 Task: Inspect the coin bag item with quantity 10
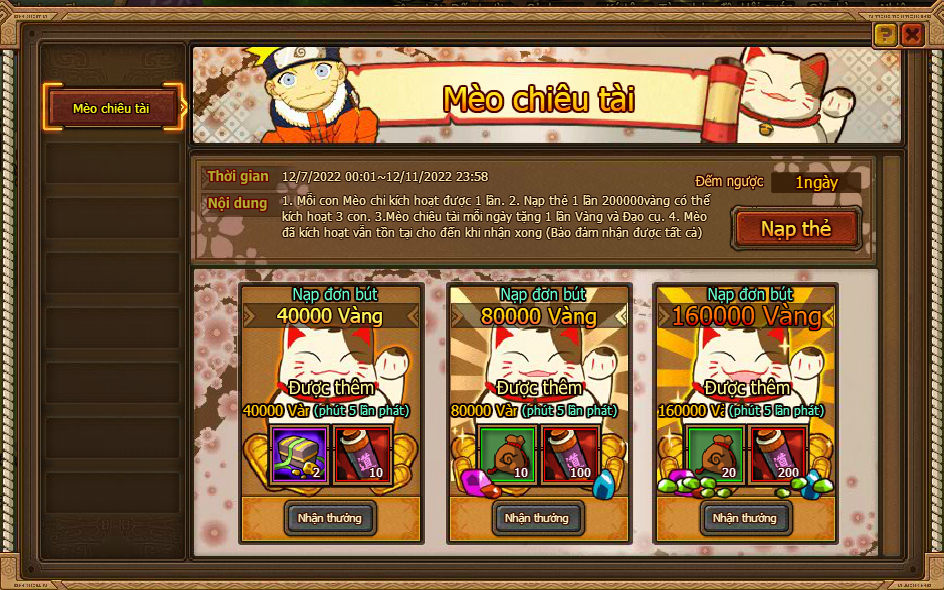(508, 456)
